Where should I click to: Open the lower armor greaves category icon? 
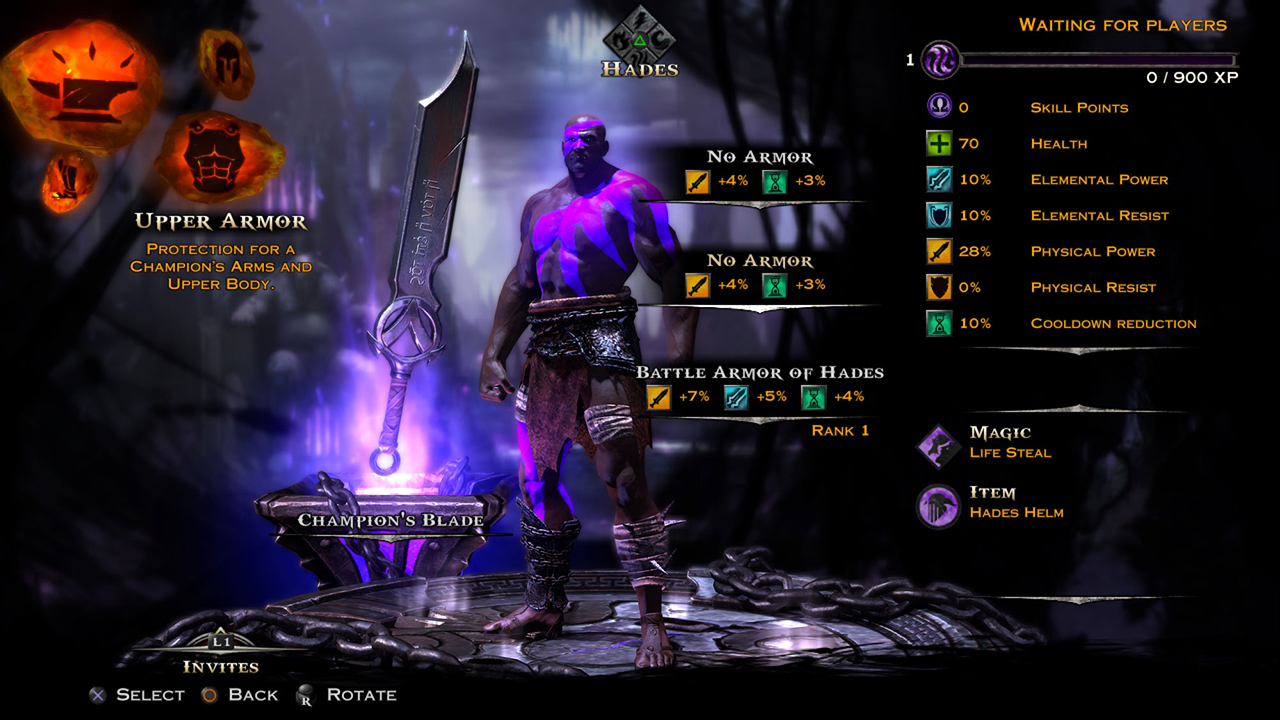click(69, 182)
